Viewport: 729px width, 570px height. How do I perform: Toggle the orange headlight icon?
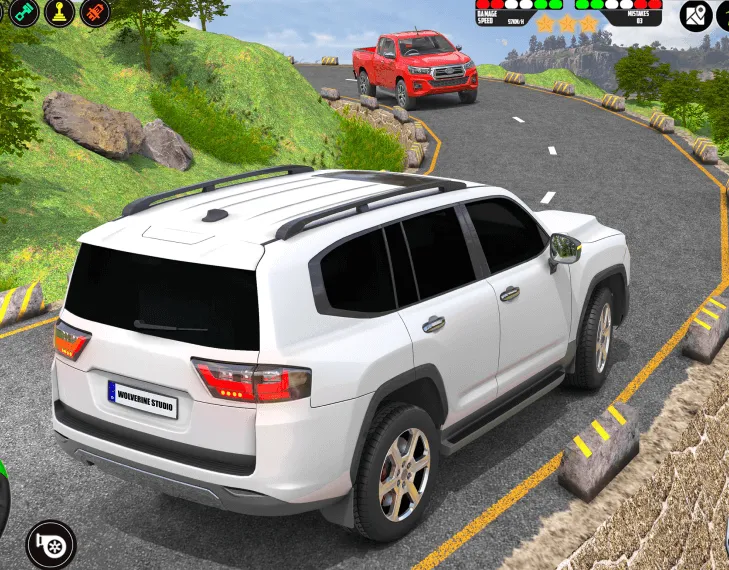tap(95, 12)
